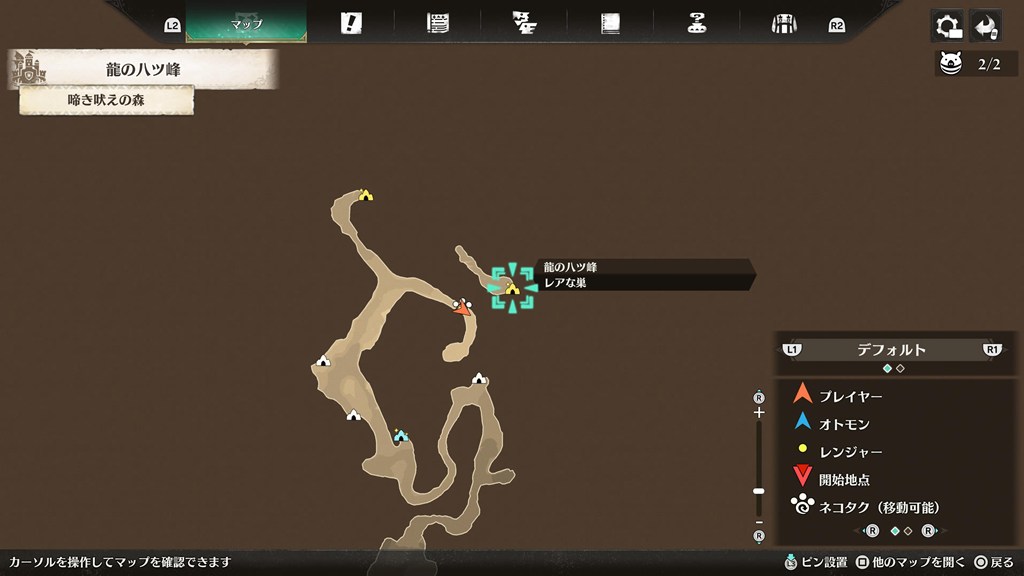Viewport: 1024px width, 576px height.
Task: Zoom in with the plus sign
Action: (x=759, y=412)
